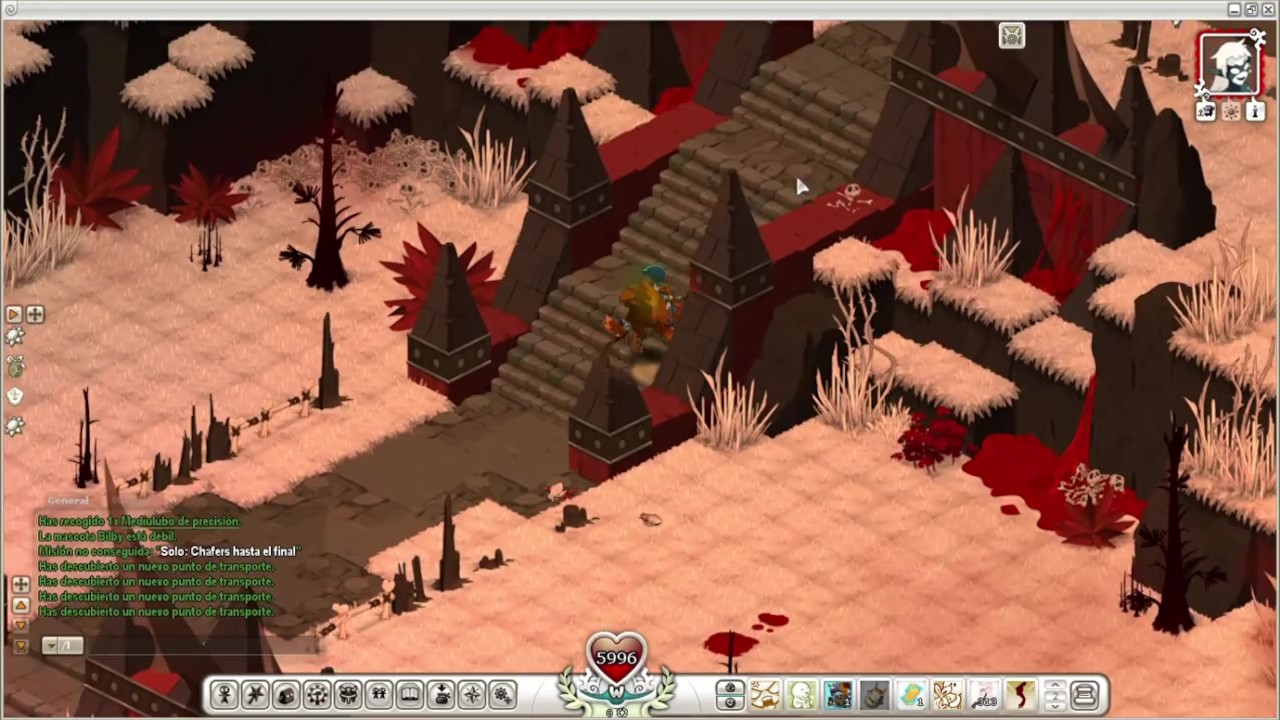Use the shortcut item showing 313
The height and width of the screenshot is (720, 1280).
coord(985,695)
